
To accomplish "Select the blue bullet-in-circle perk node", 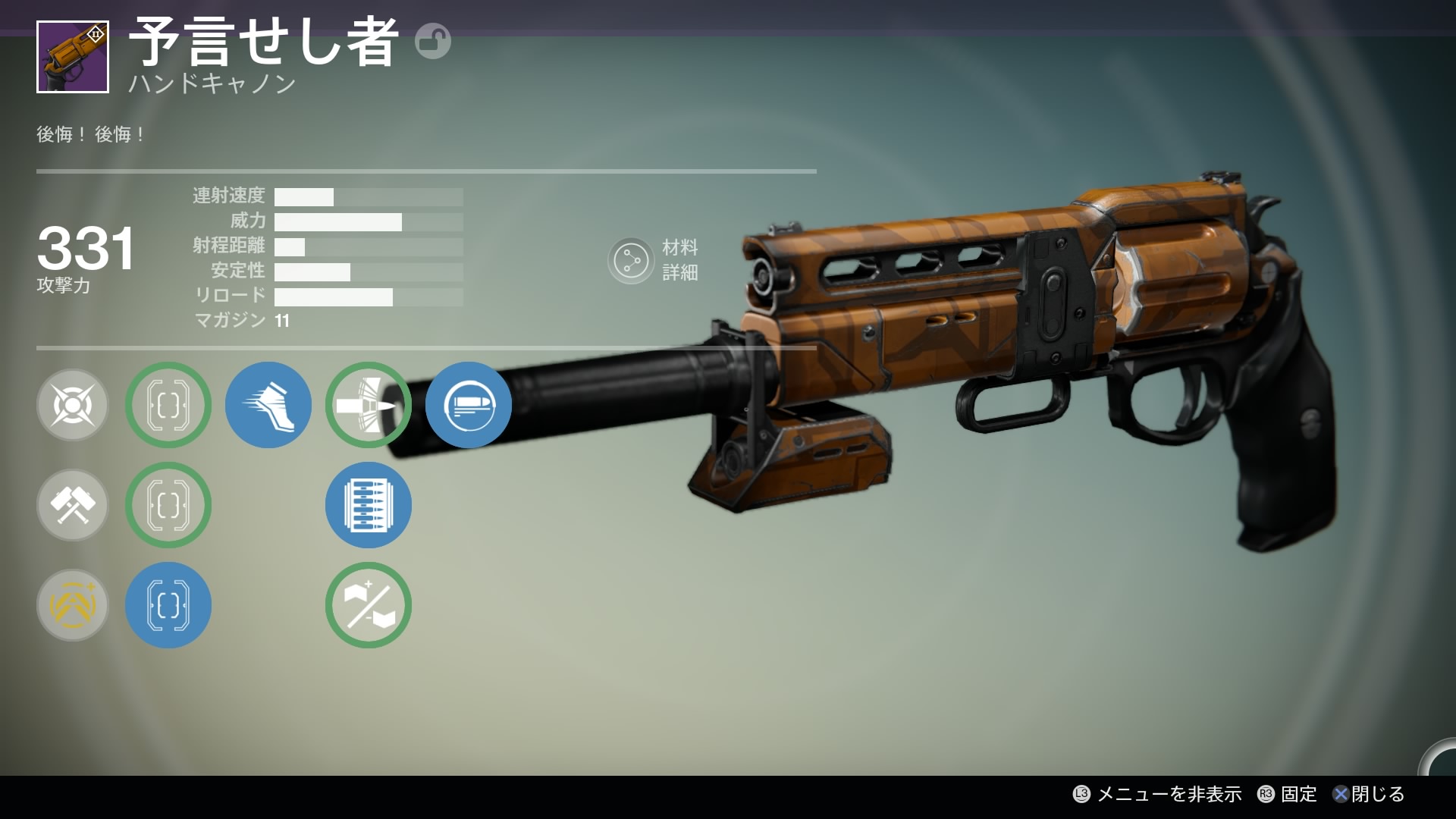I will tap(468, 405).
